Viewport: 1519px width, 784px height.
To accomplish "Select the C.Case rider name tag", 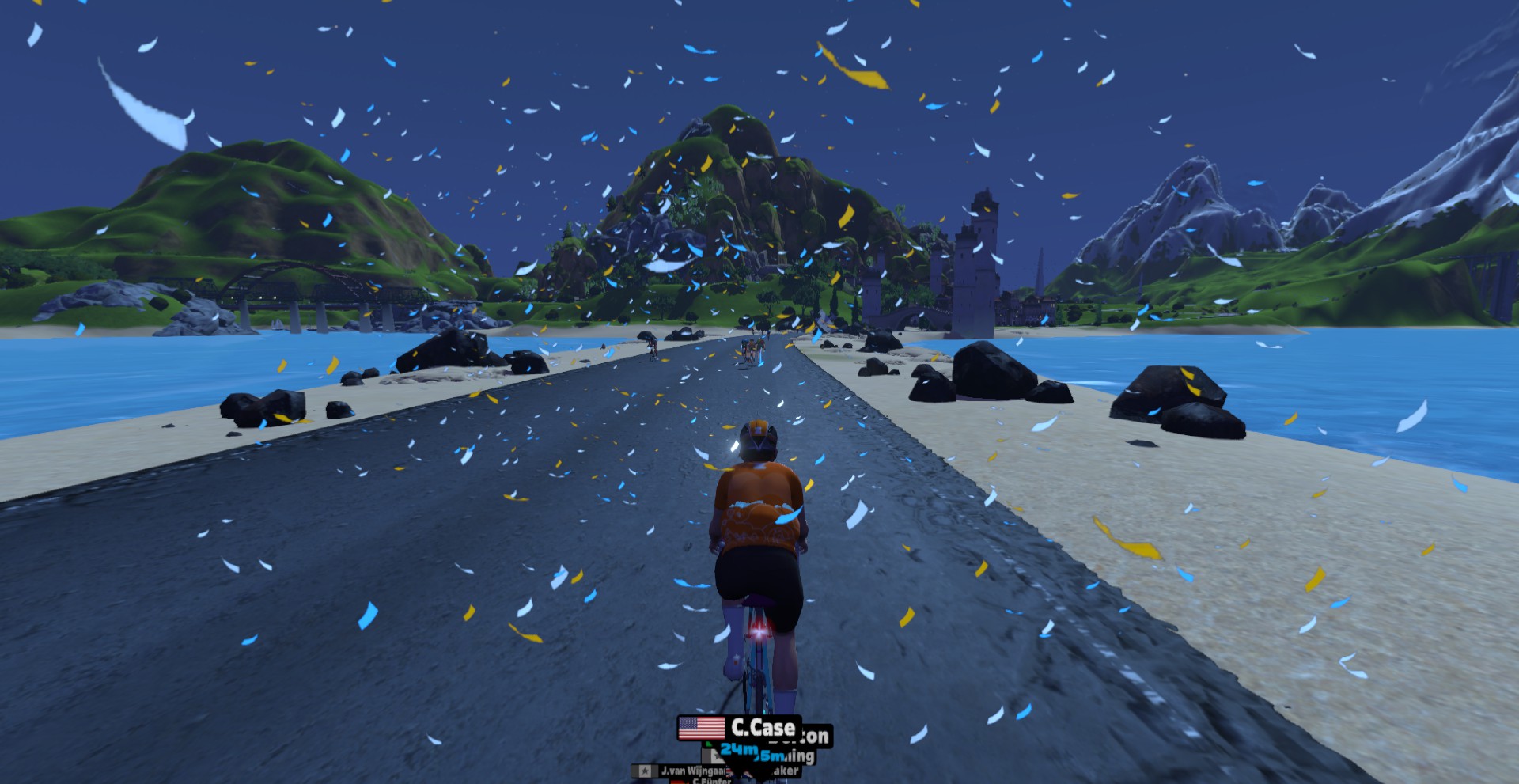I will coord(737,727).
